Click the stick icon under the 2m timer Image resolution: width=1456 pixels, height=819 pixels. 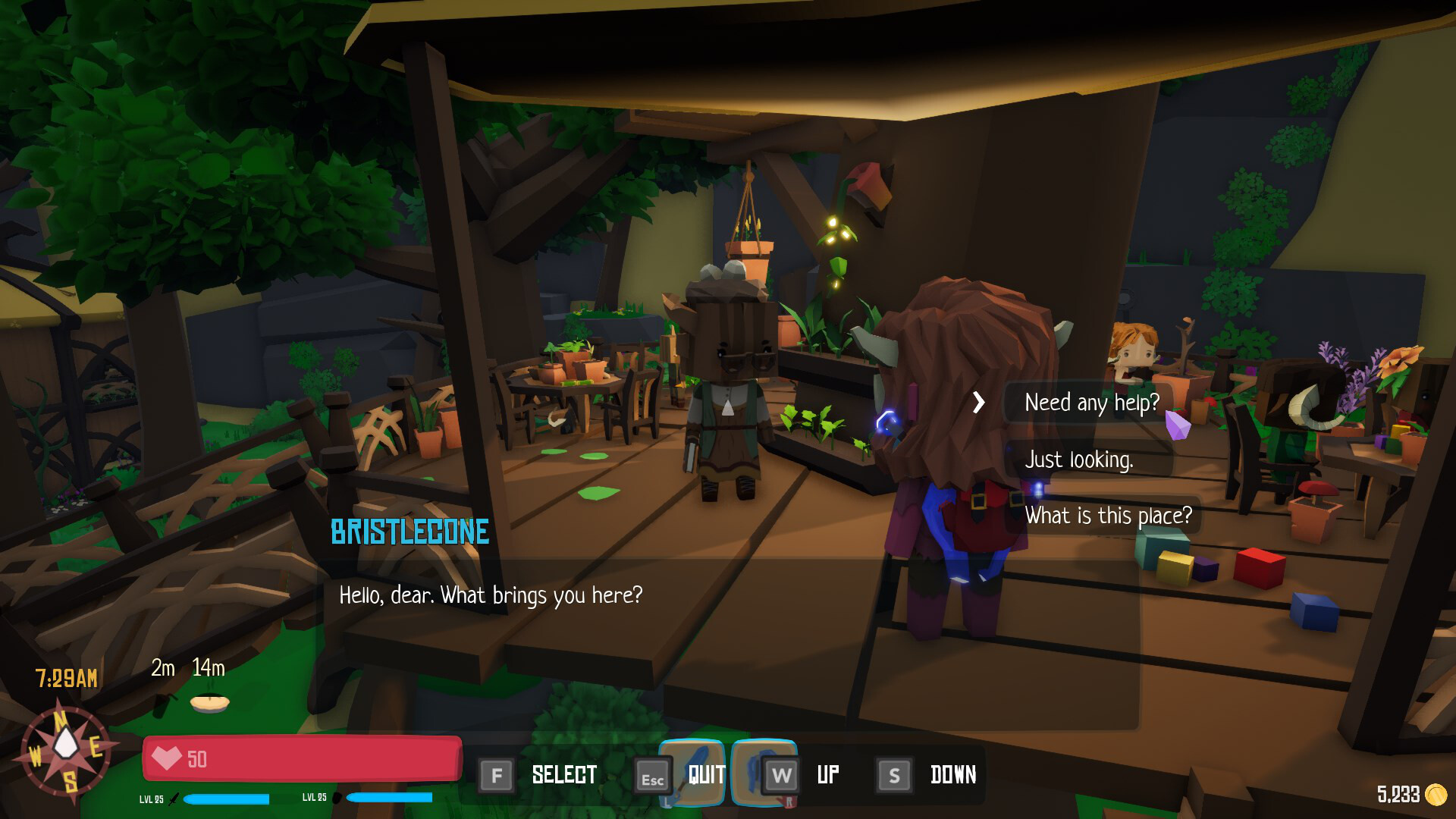[x=163, y=707]
